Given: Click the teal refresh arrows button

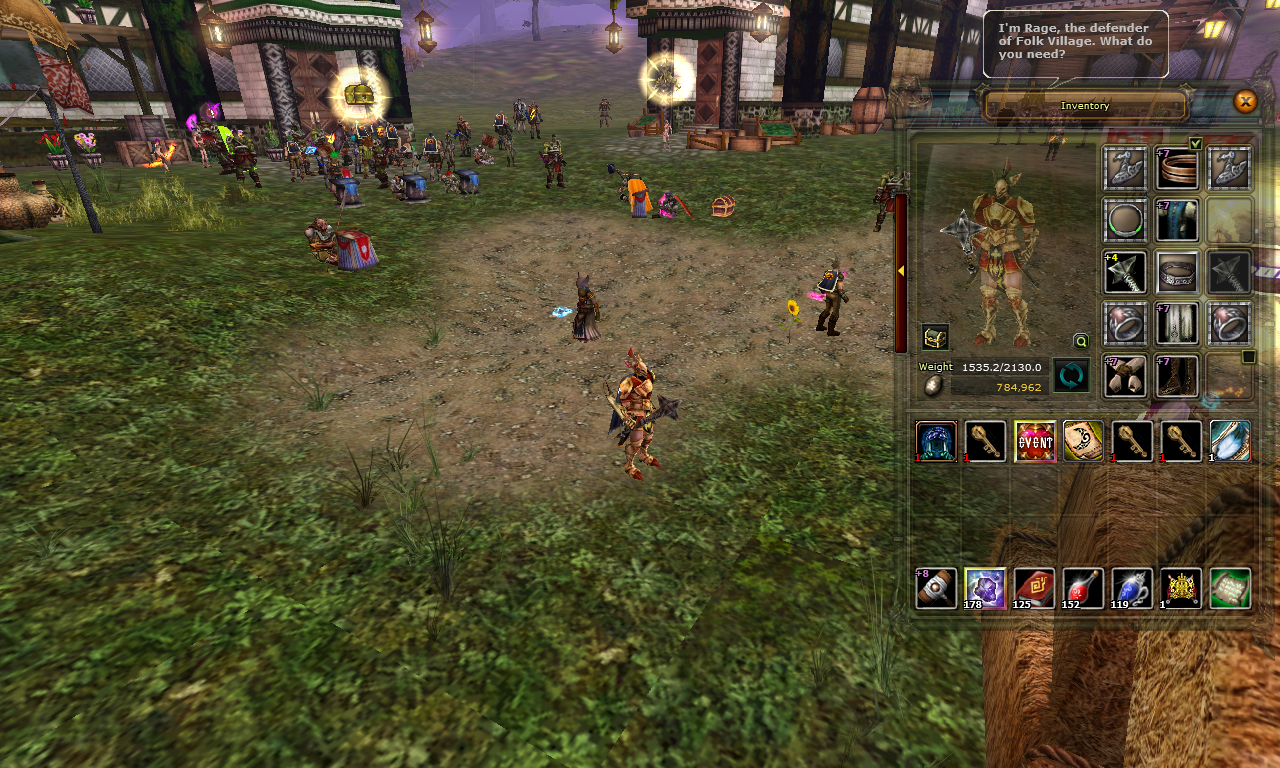Looking at the screenshot, I should 1071,376.
